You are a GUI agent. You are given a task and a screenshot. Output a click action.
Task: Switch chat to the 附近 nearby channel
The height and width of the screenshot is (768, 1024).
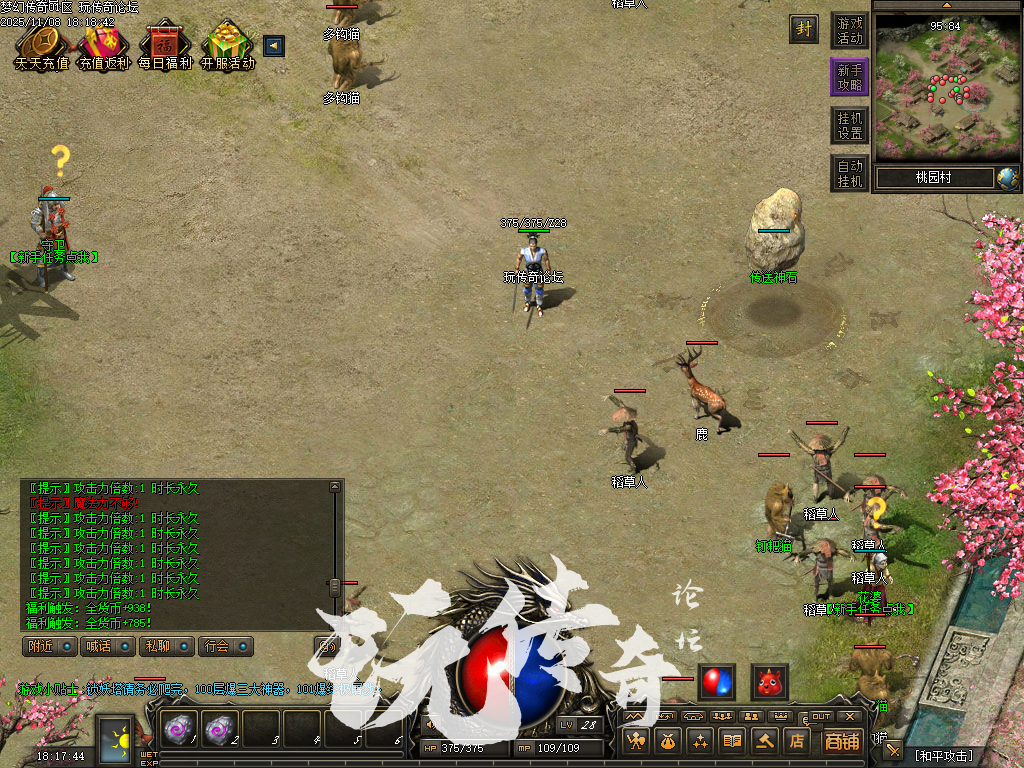point(50,646)
